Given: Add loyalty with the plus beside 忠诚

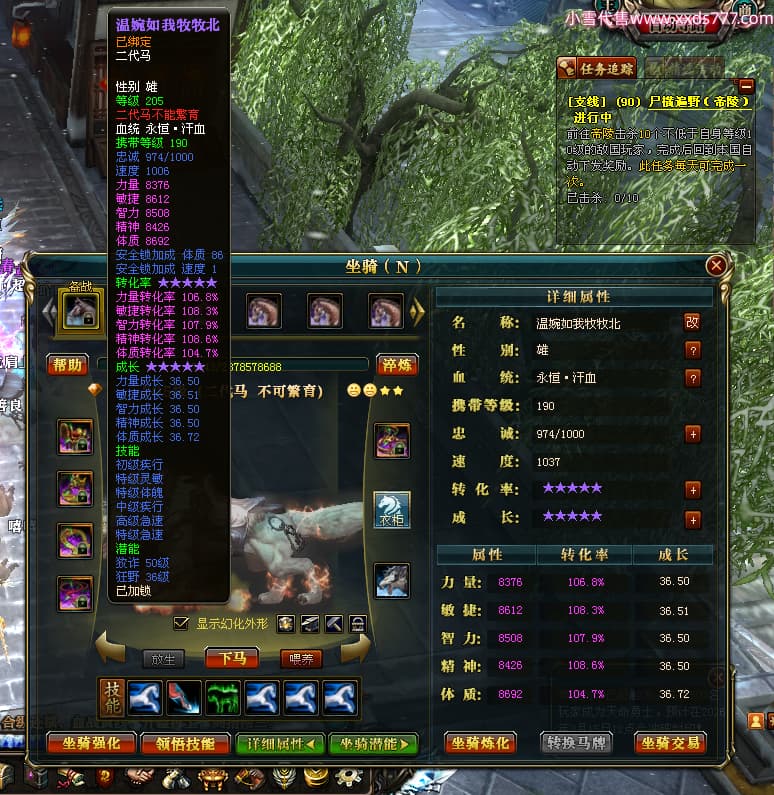Looking at the screenshot, I should (692, 434).
